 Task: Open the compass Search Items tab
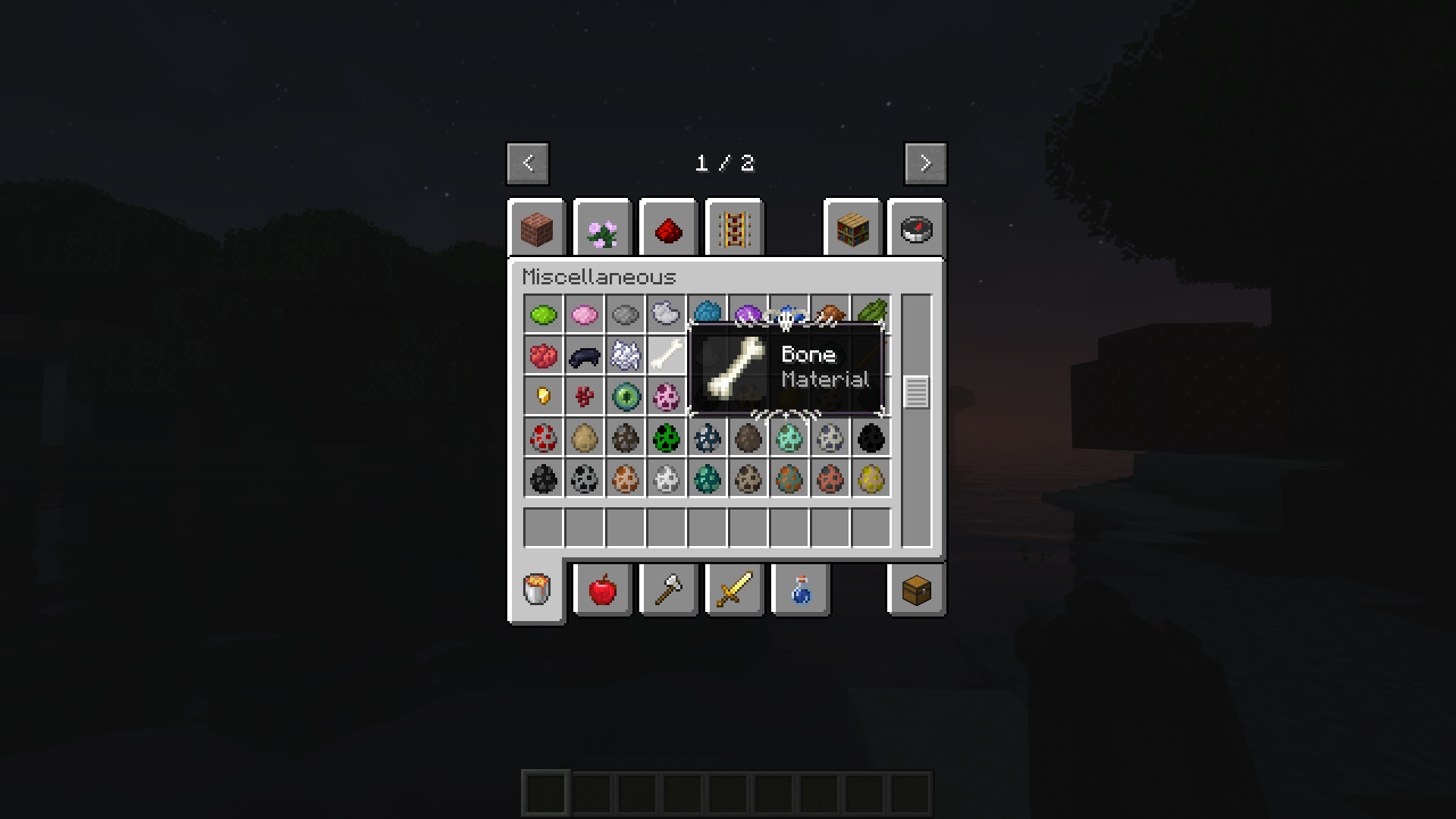click(916, 229)
